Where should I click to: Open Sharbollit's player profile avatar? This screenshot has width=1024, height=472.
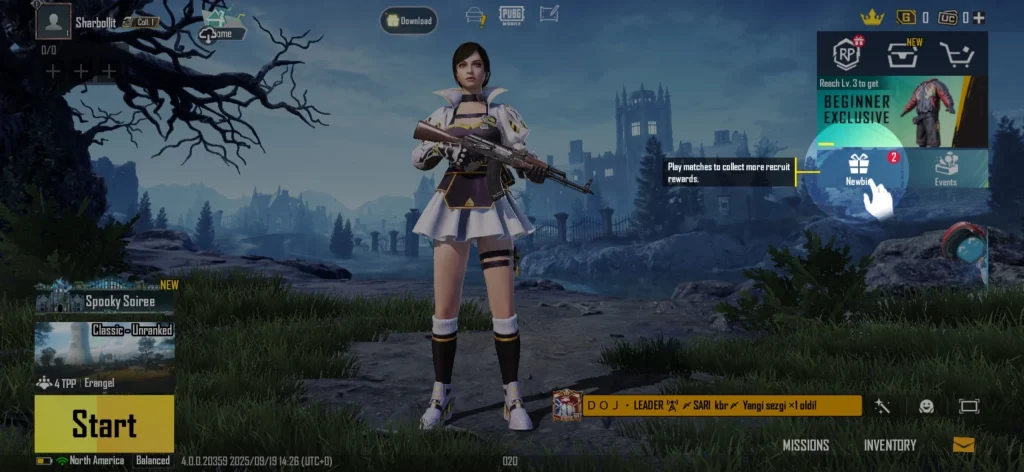coord(52,20)
